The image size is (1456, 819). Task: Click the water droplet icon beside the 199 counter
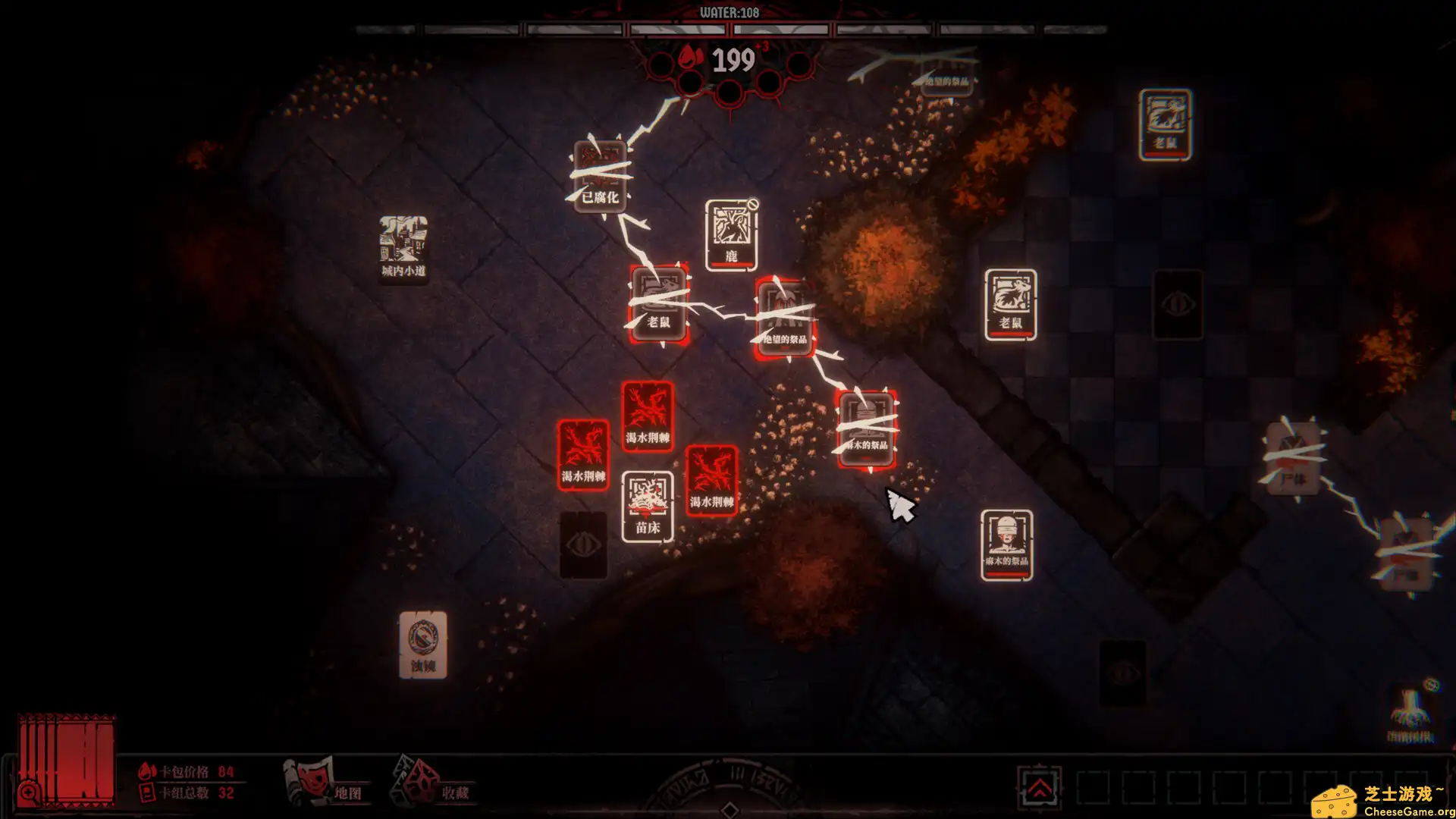[692, 55]
